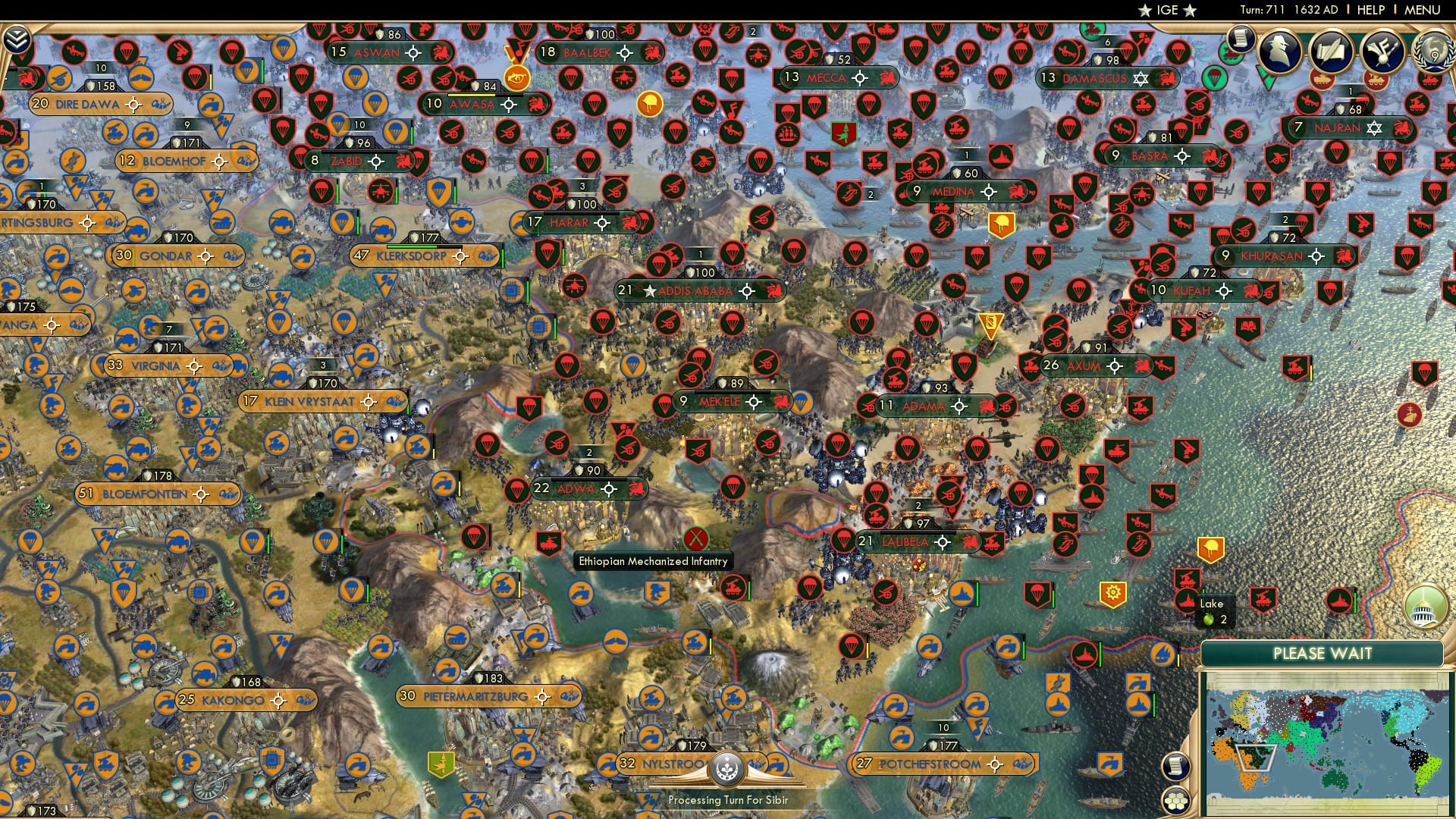Click the crosshair focus icon on Addis Ababa's banner
1456x819 pixels.
746,290
